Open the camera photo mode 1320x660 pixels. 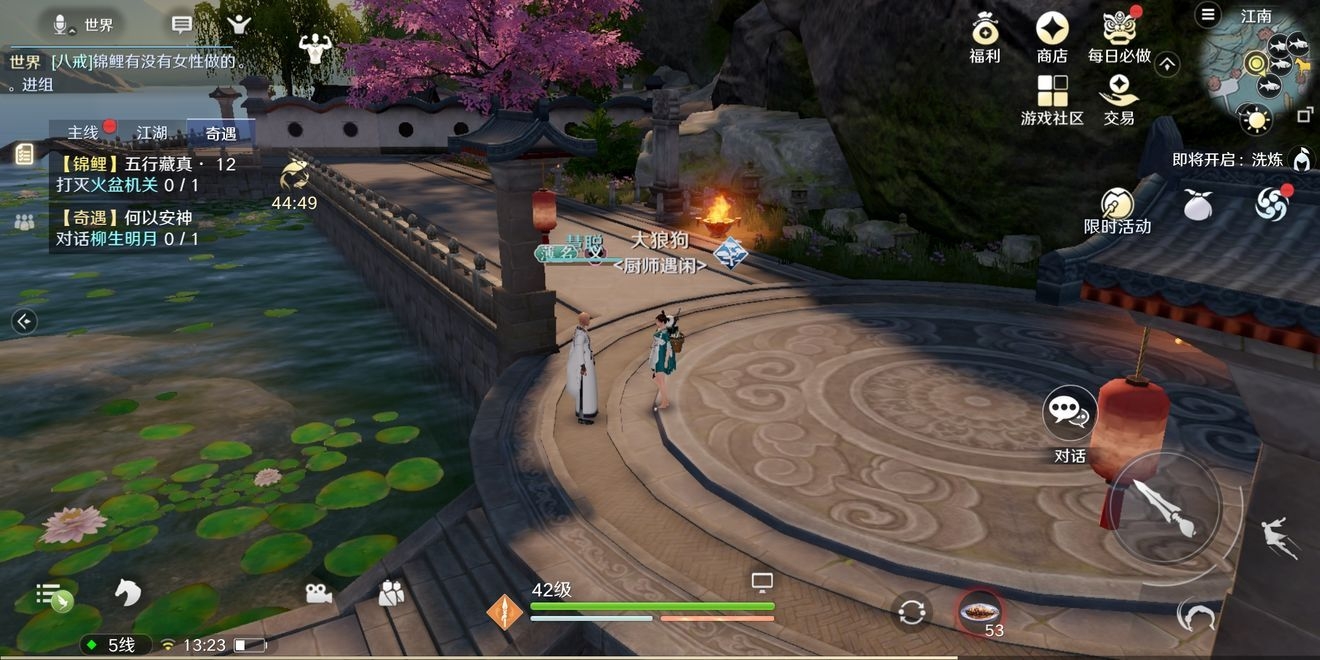pyautogui.click(x=318, y=593)
